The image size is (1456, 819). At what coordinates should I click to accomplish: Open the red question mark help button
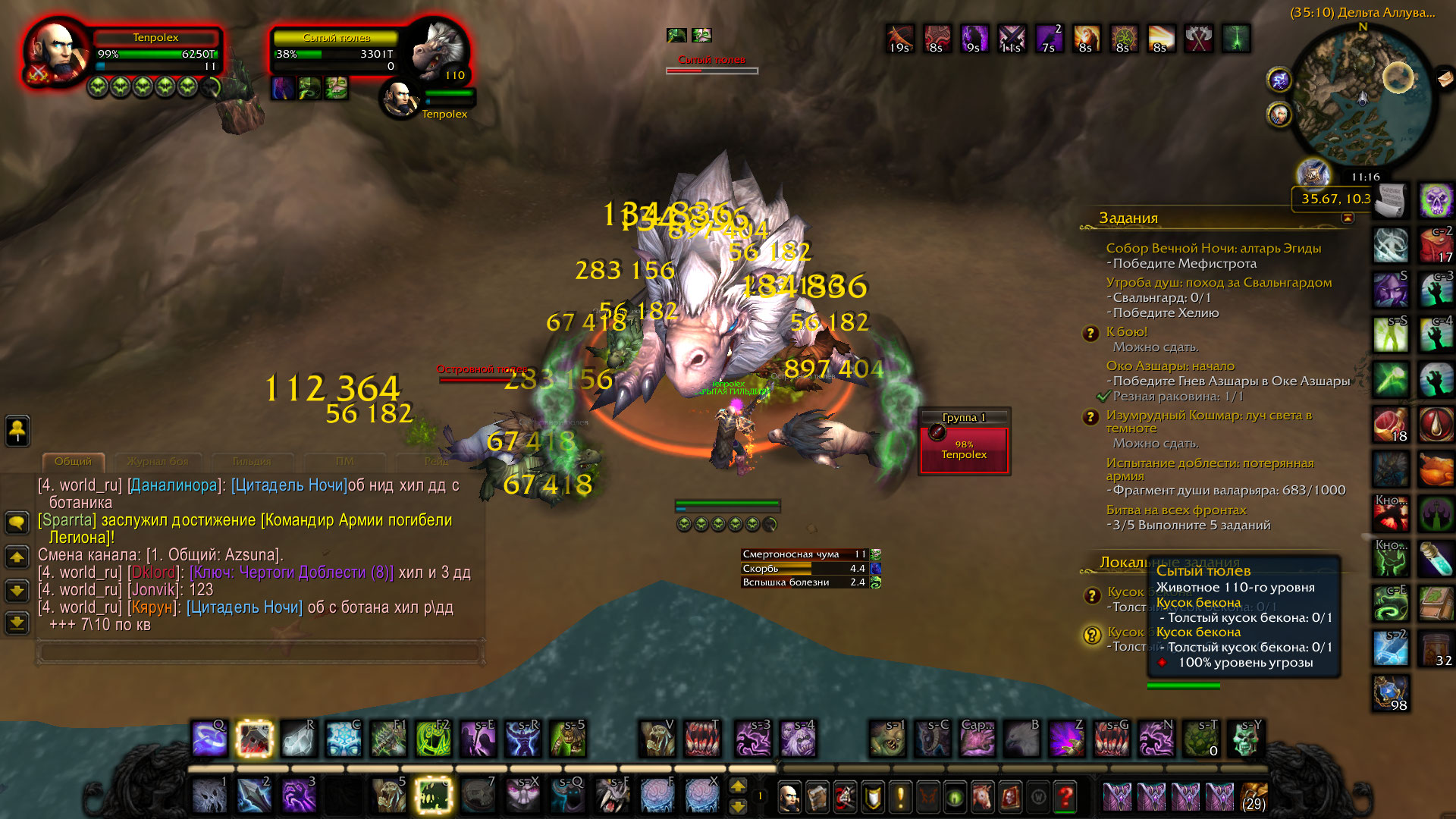(1065, 797)
